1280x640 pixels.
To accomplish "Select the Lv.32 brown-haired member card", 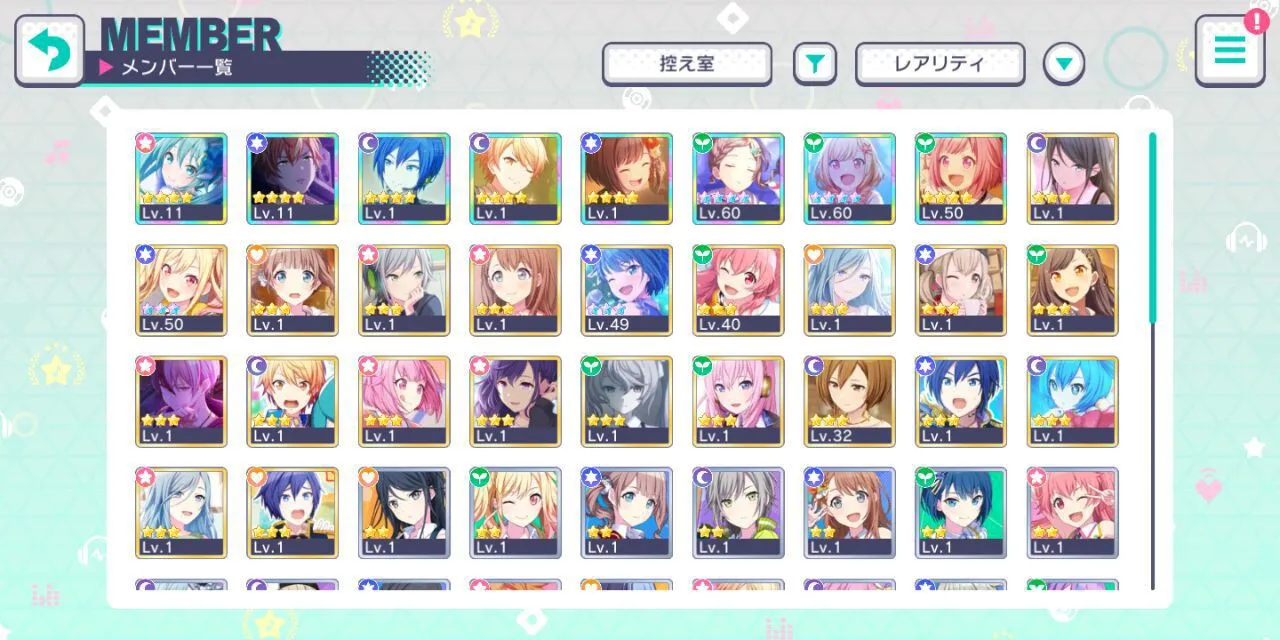I will coord(850,401).
